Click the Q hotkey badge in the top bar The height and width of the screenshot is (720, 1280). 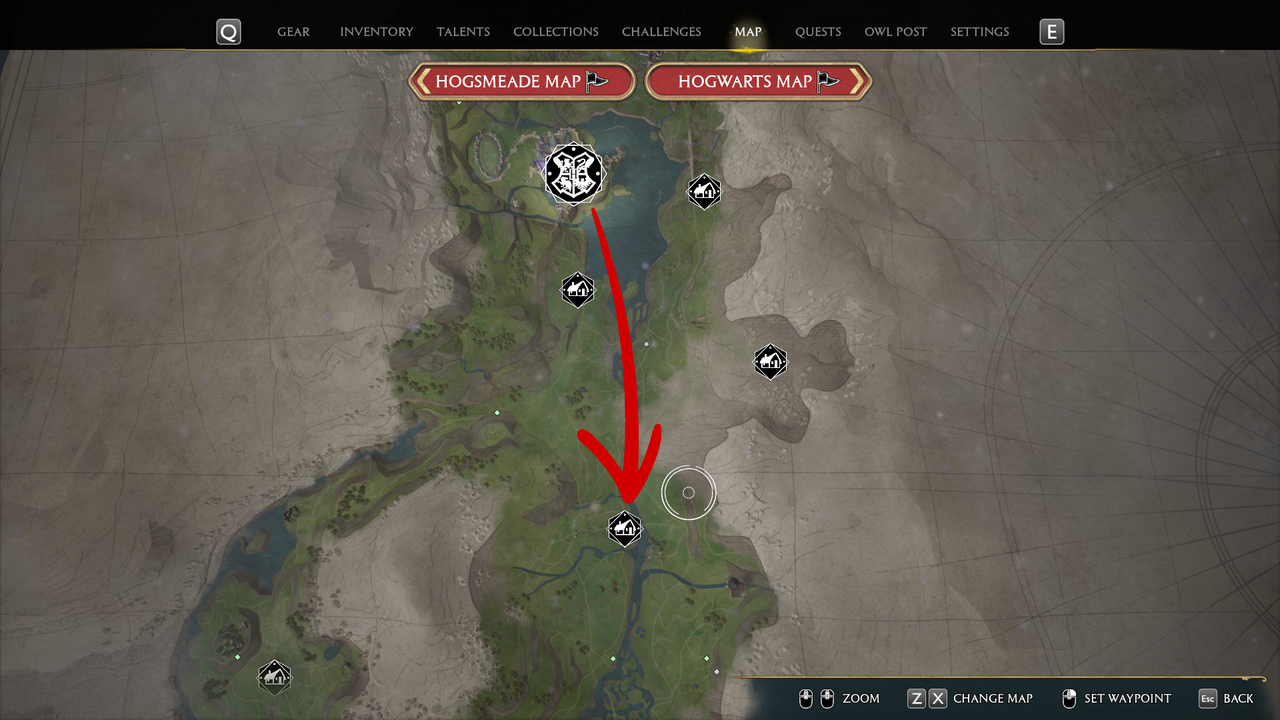[x=228, y=31]
